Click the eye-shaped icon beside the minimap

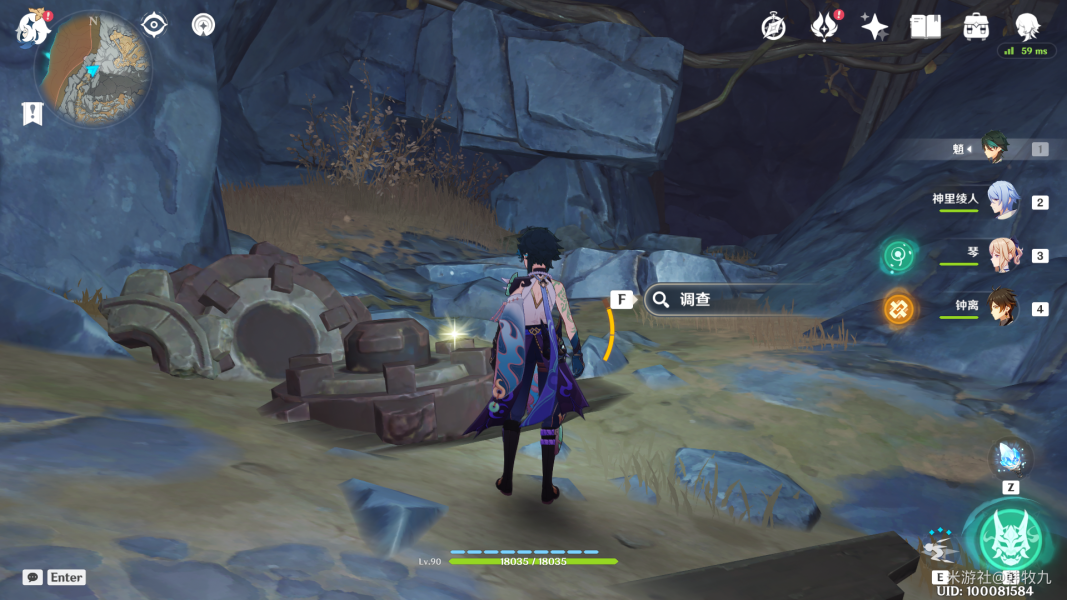coord(154,25)
